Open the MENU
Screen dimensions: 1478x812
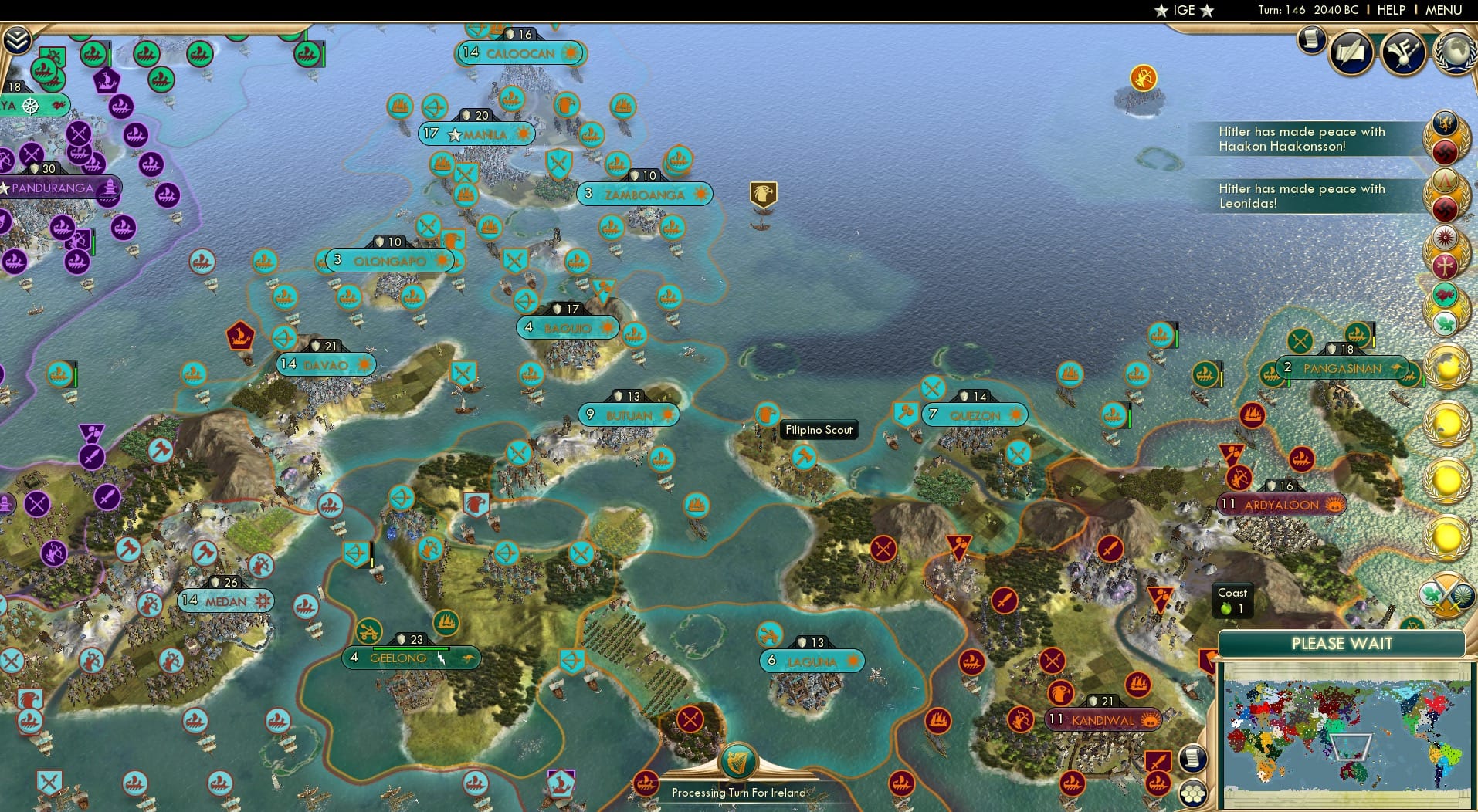pyautogui.click(x=1445, y=10)
